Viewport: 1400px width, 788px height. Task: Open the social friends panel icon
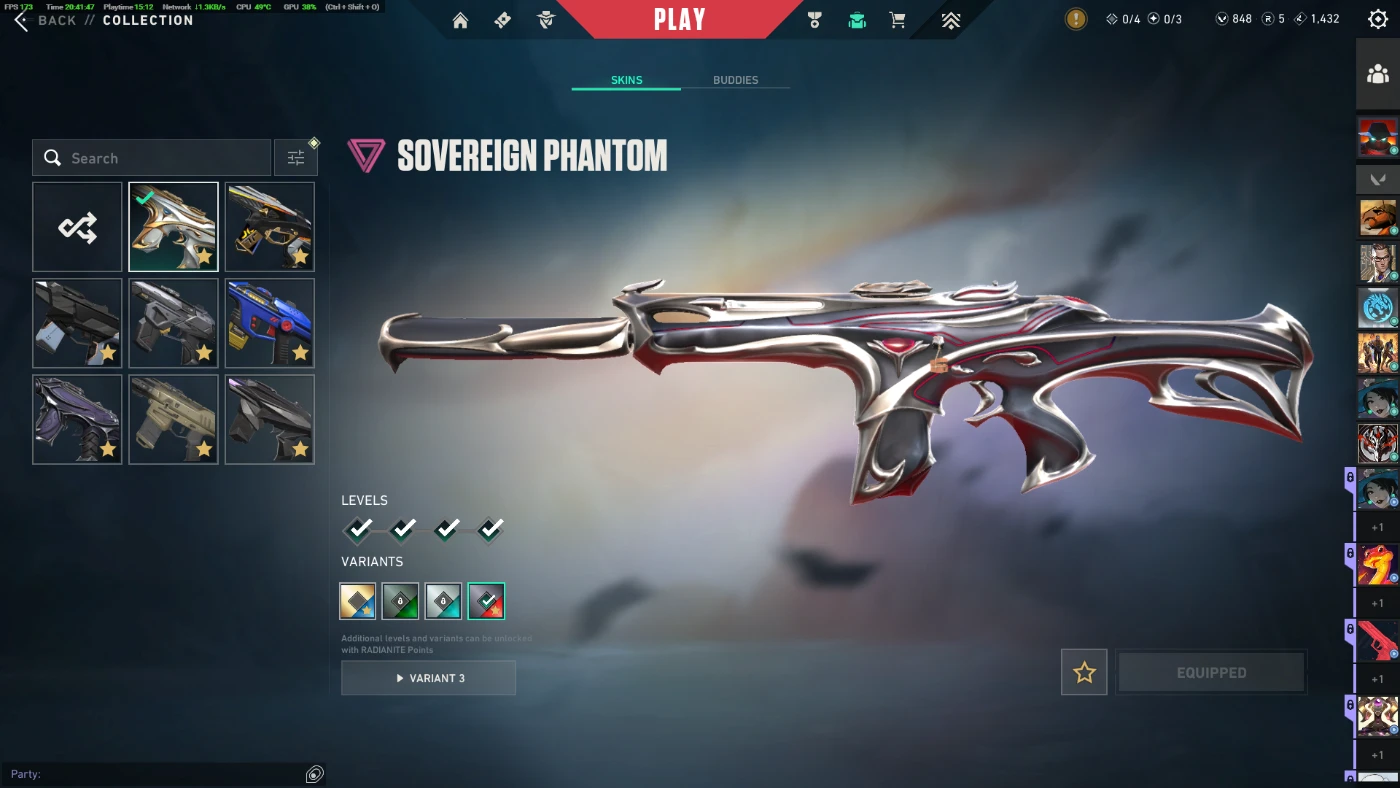(1378, 74)
